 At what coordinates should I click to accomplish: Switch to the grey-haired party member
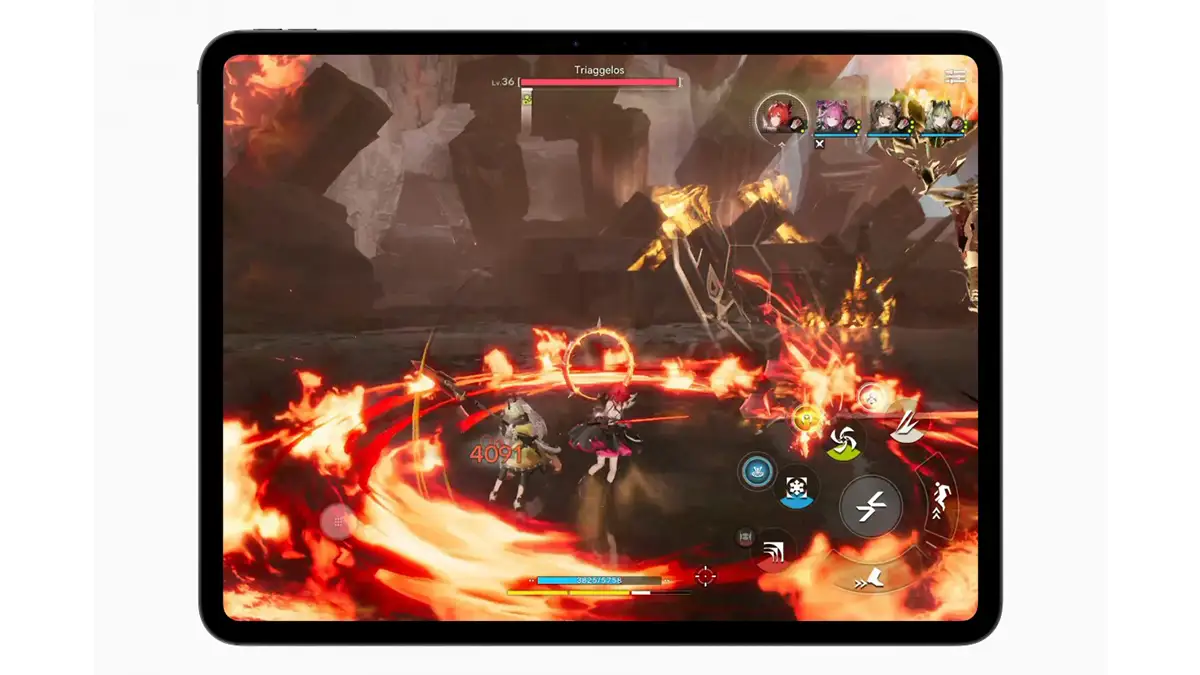885,117
